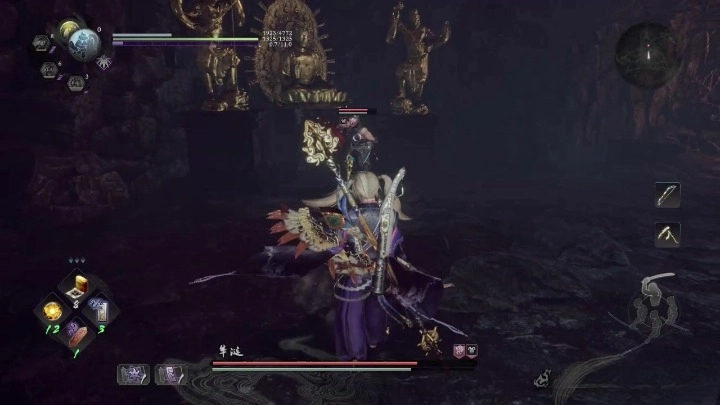Activate the second onmyo scroll shortcut
Screen dimensions: 720x405
(168, 374)
